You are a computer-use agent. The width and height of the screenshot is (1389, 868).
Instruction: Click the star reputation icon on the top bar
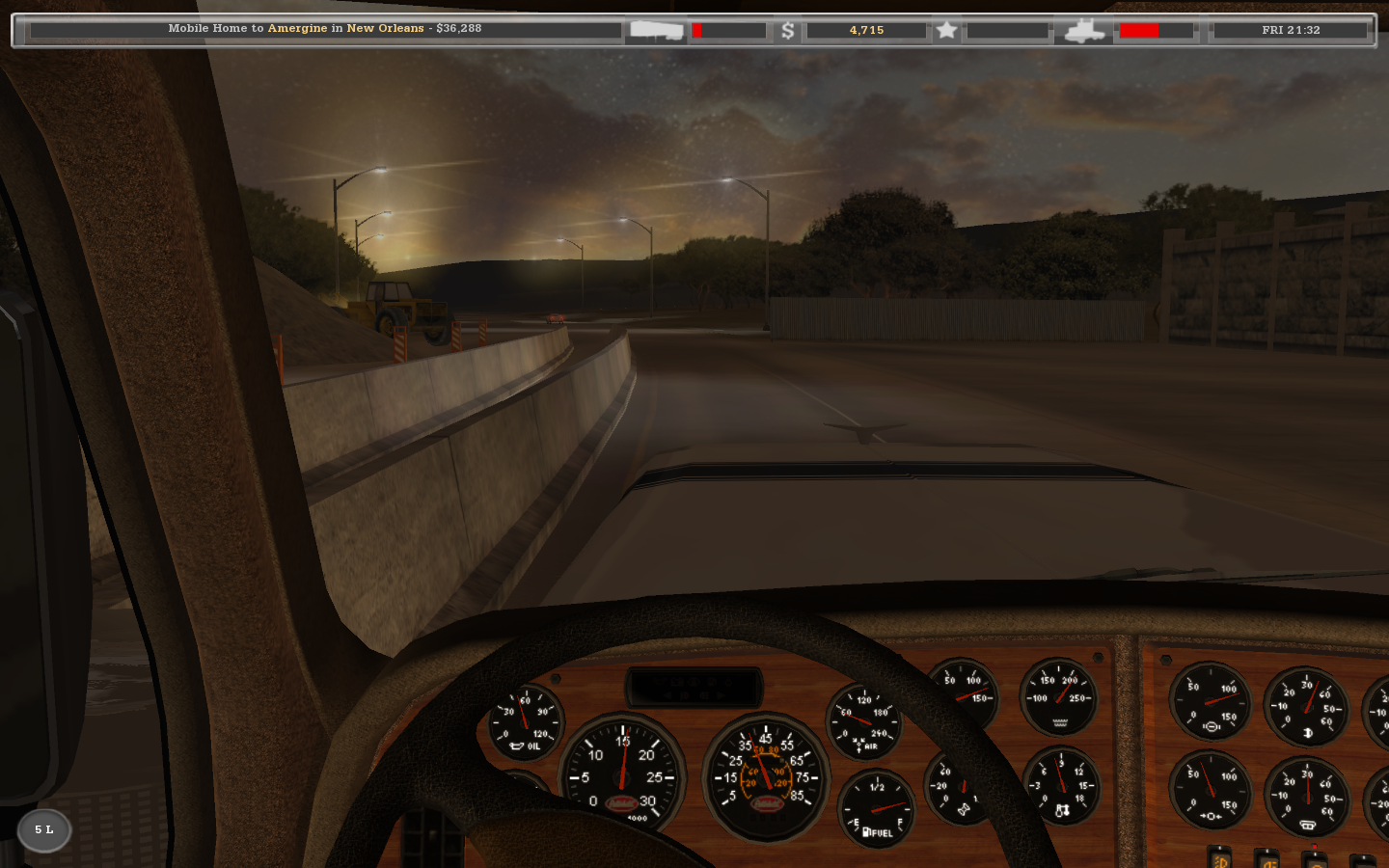(x=946, y=30)
